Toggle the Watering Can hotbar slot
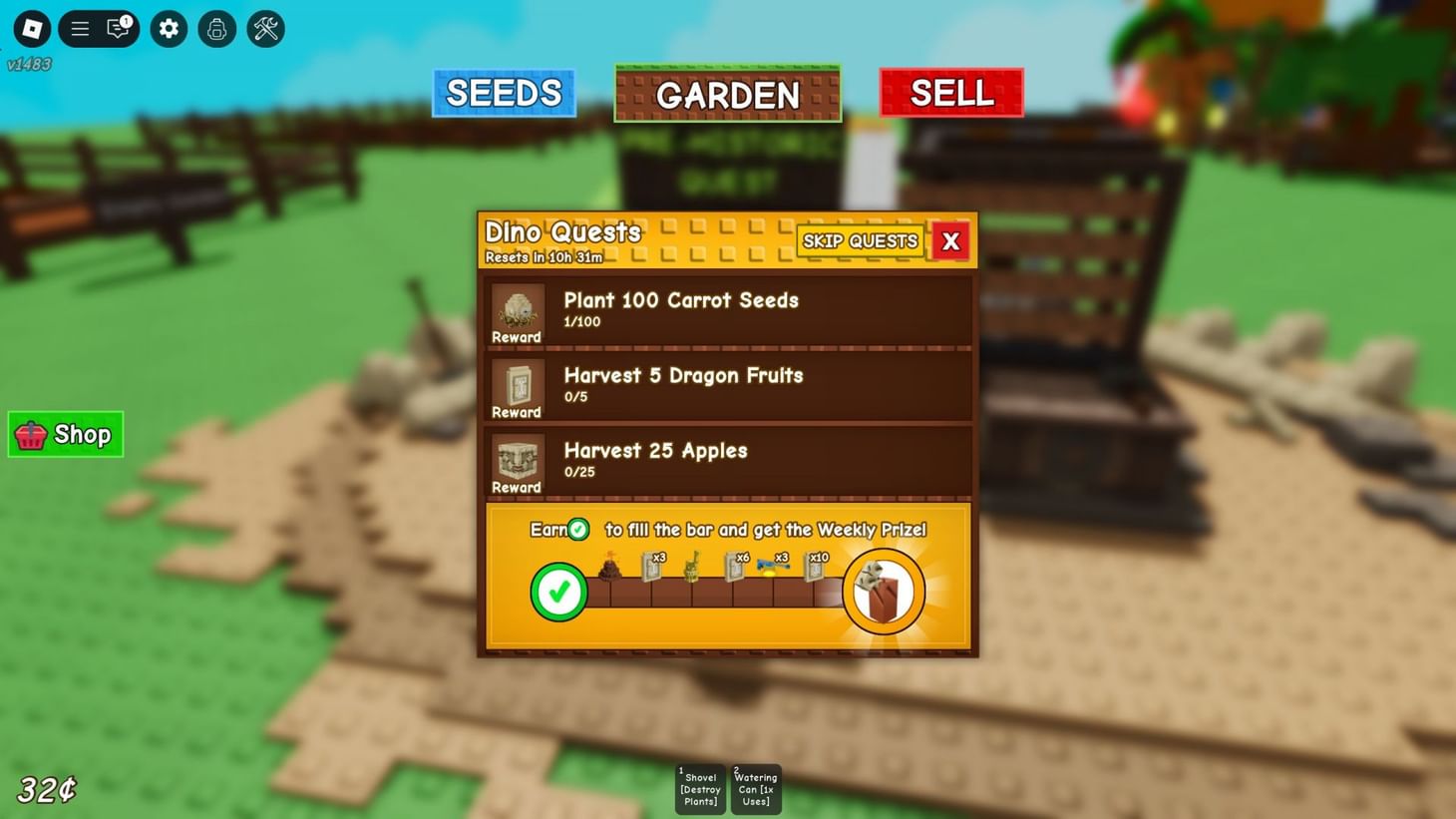The image size is (1456, 819). [x=755, y=789]
